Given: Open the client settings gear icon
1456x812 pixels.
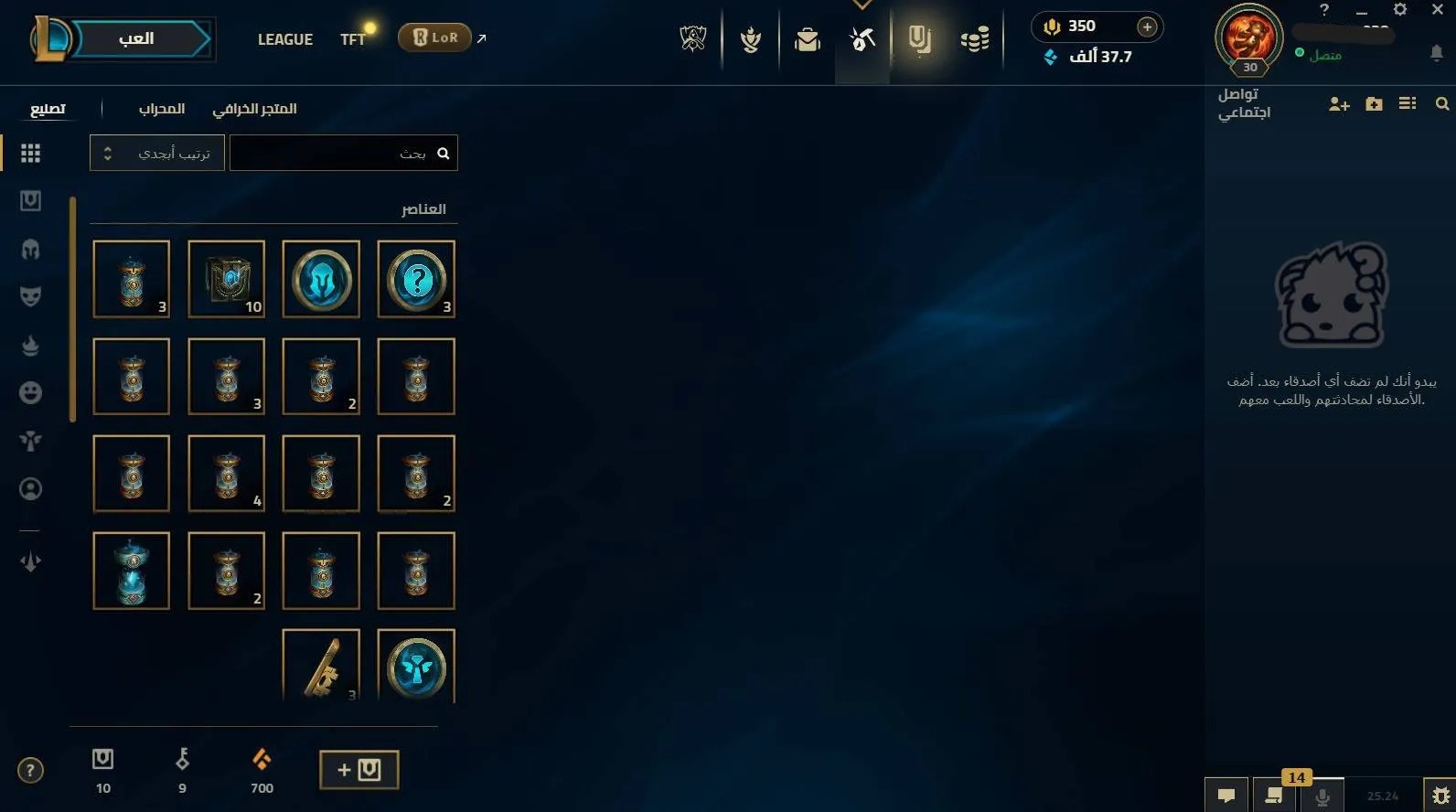Looking at the screenshot, I should tap(1400, 9).
